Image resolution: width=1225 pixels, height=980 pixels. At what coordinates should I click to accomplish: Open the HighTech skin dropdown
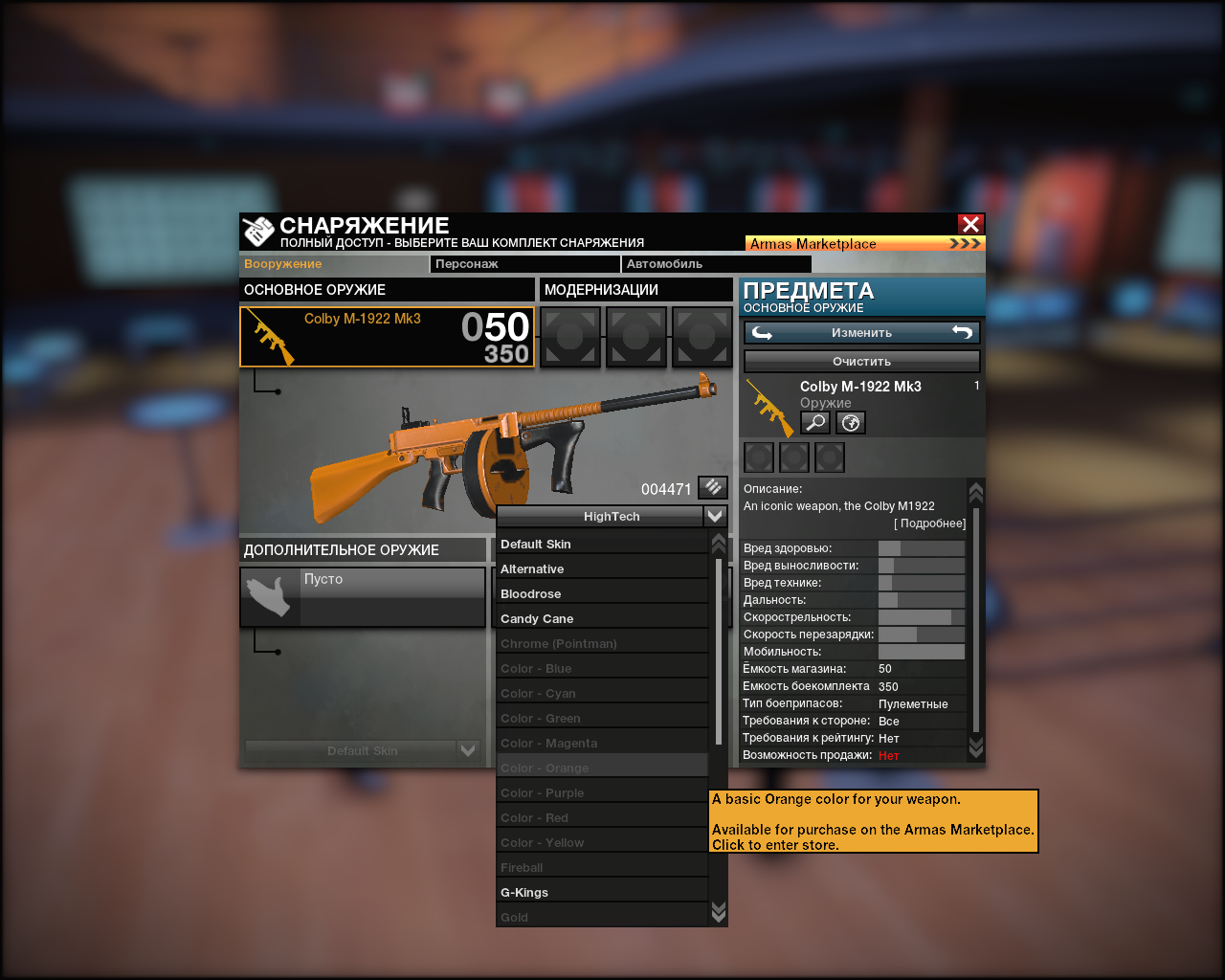pos(612,517)
